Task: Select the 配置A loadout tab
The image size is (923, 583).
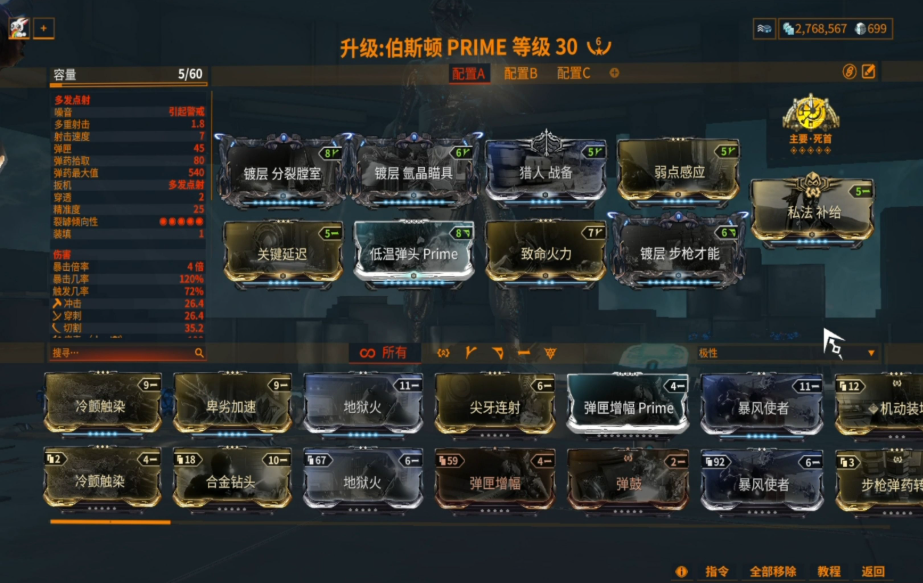Action: coord(468,73)
